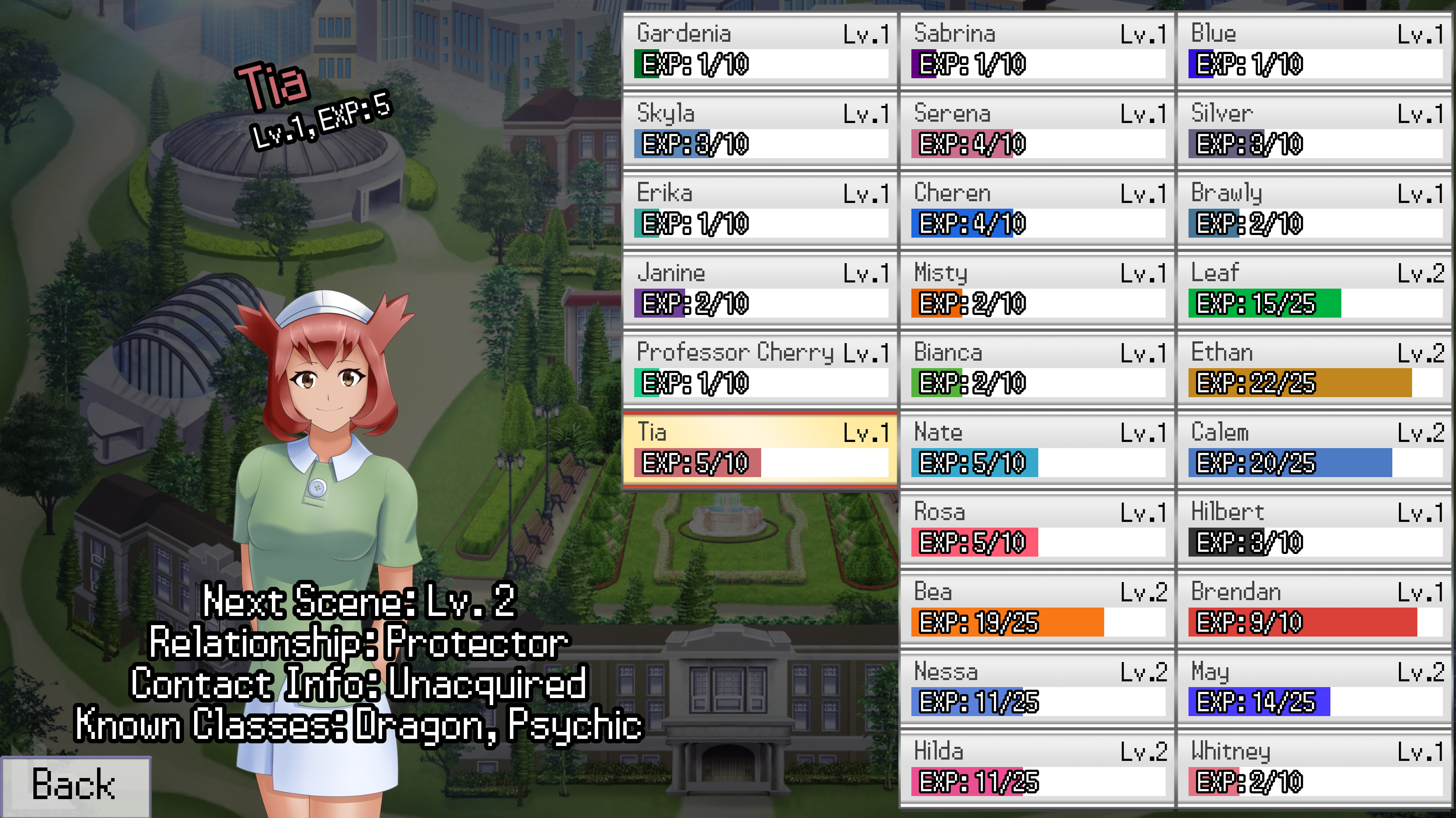This screenshot has height=818, width=1456.
Task: Click the highlighted Tia entry
Action: click(760, 449)
